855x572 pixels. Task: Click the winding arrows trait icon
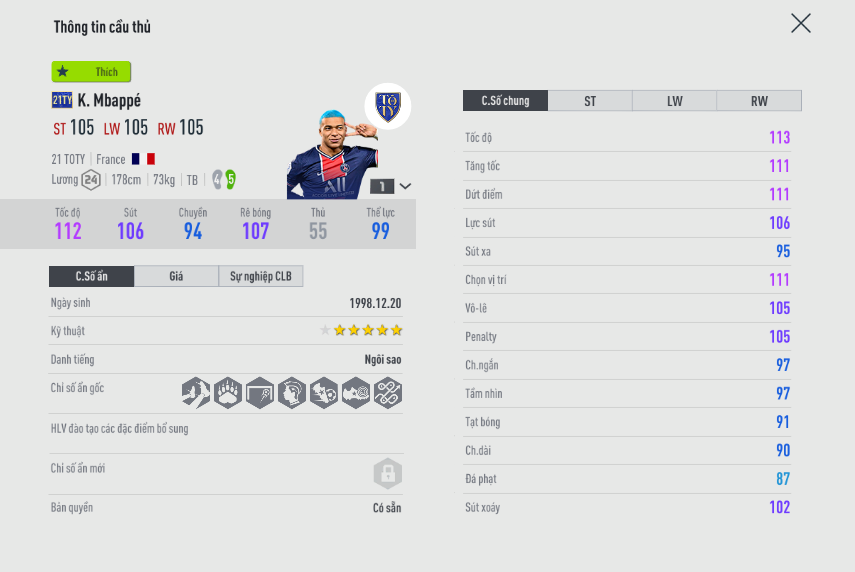point(387,392)
